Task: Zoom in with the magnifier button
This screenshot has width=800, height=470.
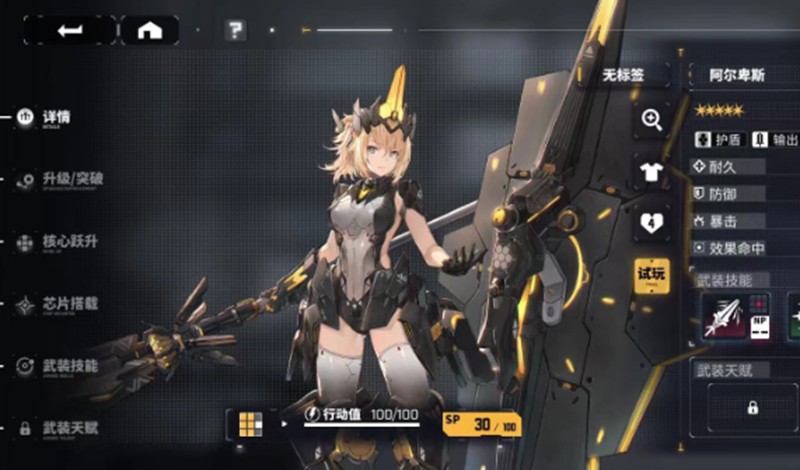Action: point(652,120)
